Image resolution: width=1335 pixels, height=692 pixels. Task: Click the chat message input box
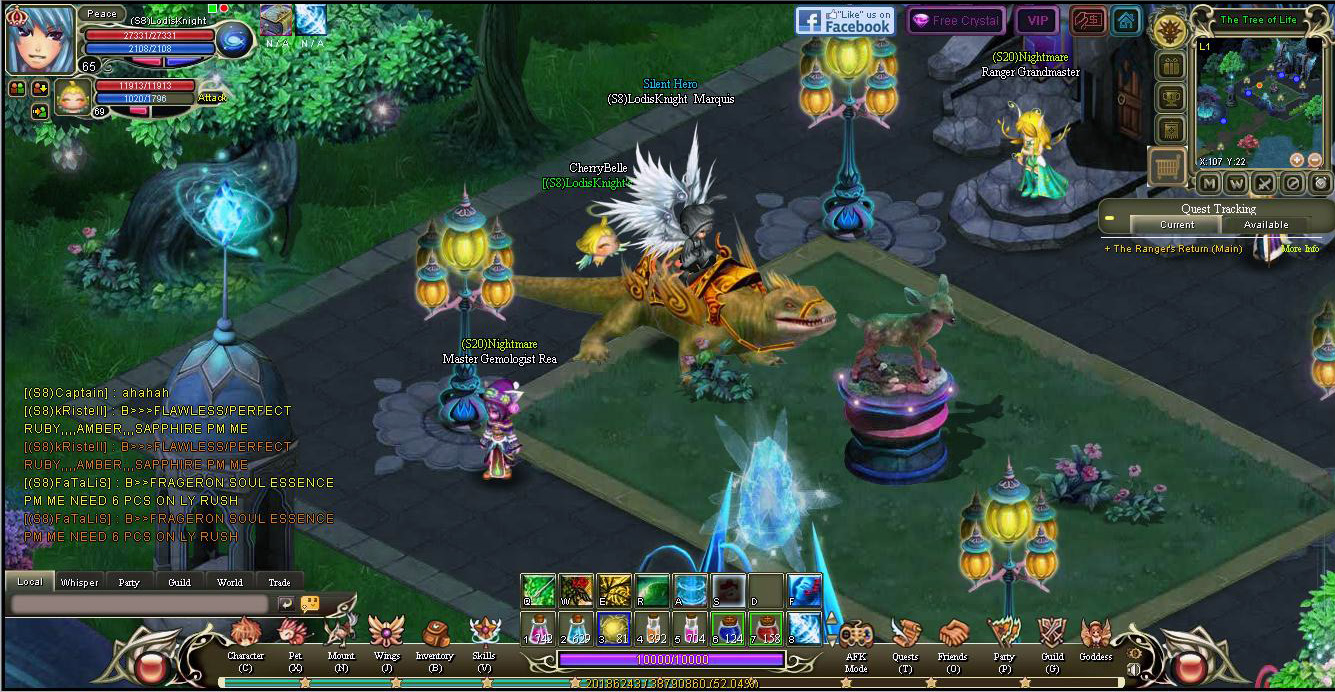coord(140,604)
